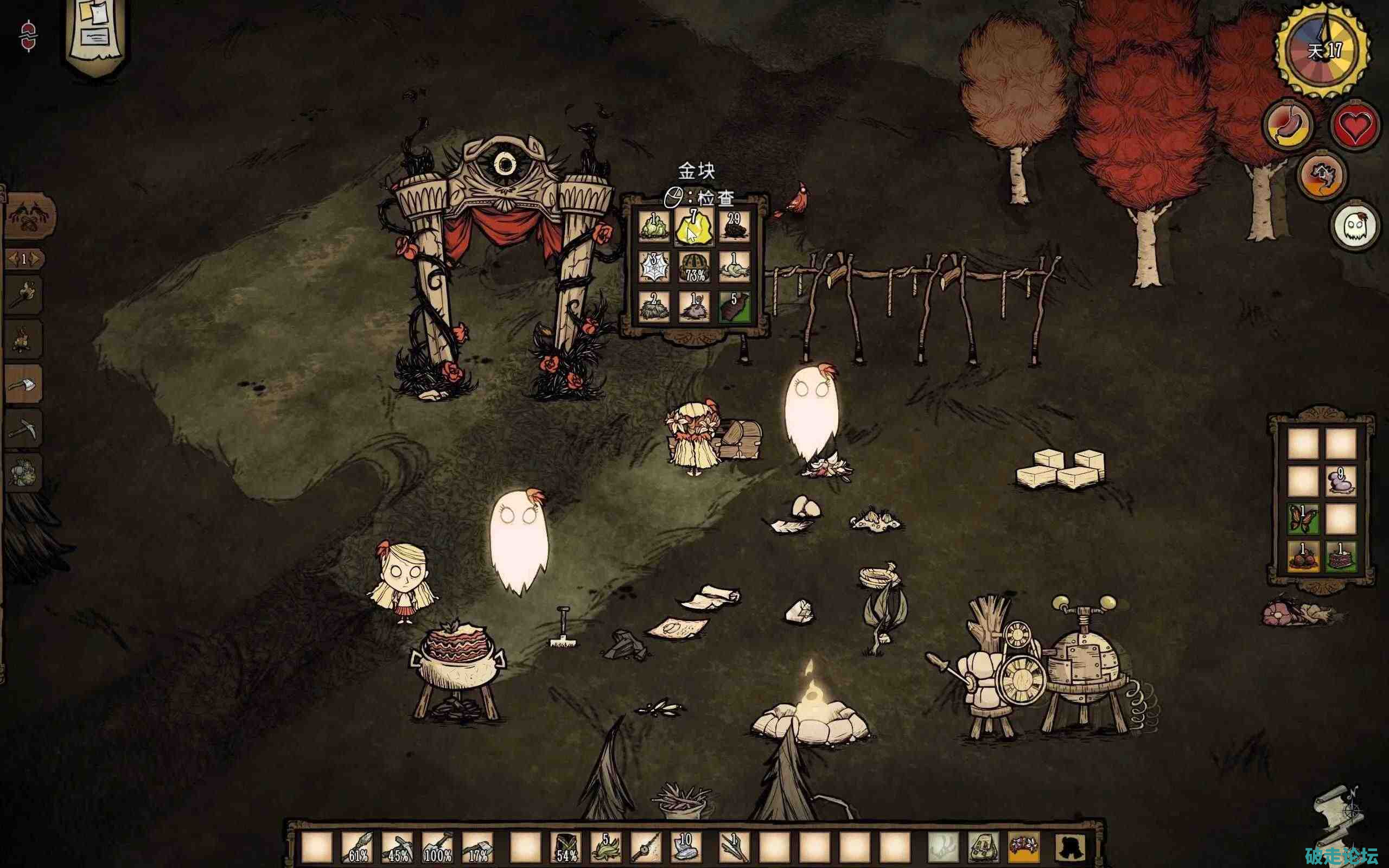
Task: Select the rope slot in the chest
Action: pyautogui.click(x=734, y=267)
